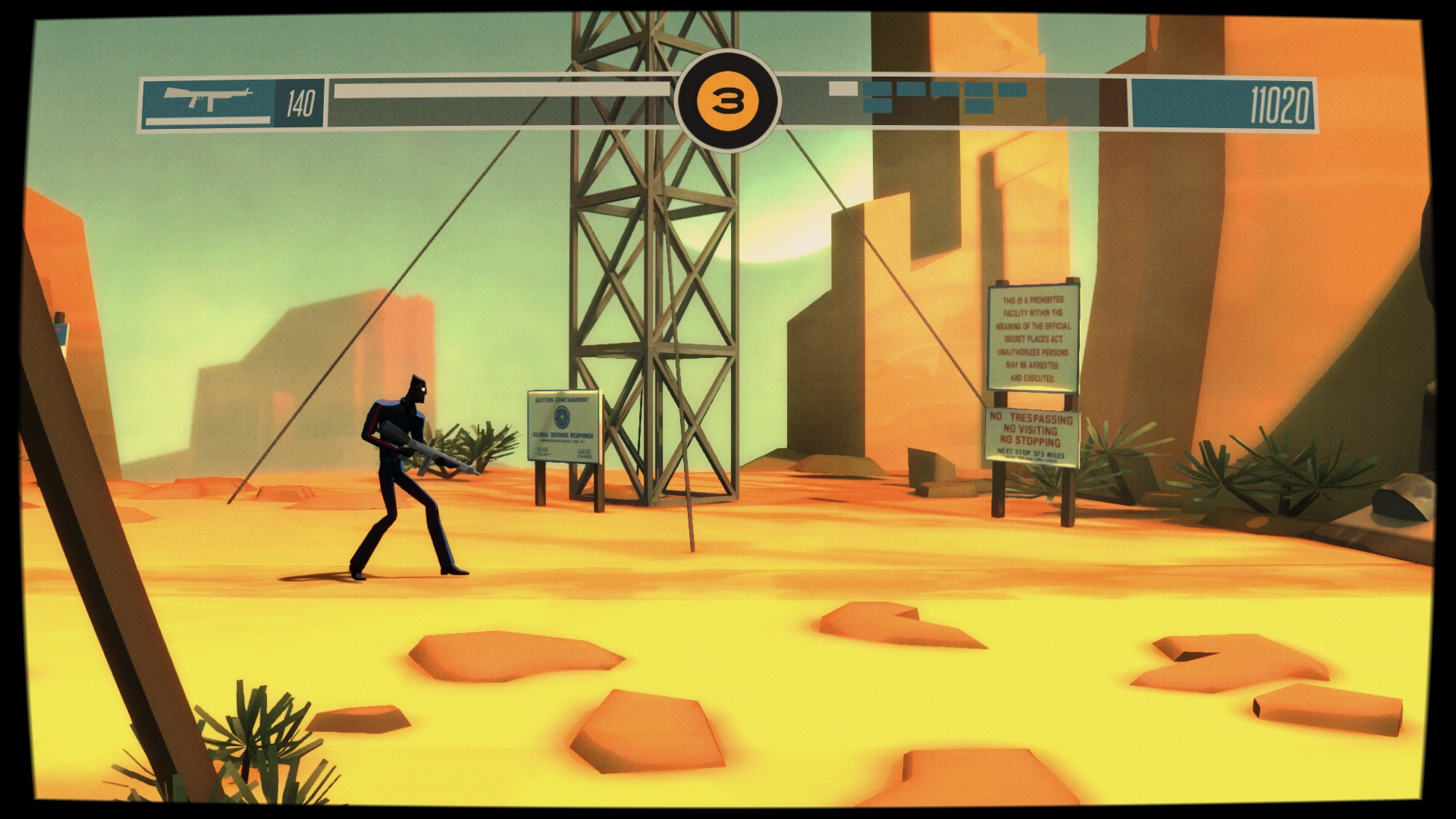The height and width of the screenshot is (819, 1456).
Task: Toggle the rightmost minimap room square
Action: (1012, 89)
